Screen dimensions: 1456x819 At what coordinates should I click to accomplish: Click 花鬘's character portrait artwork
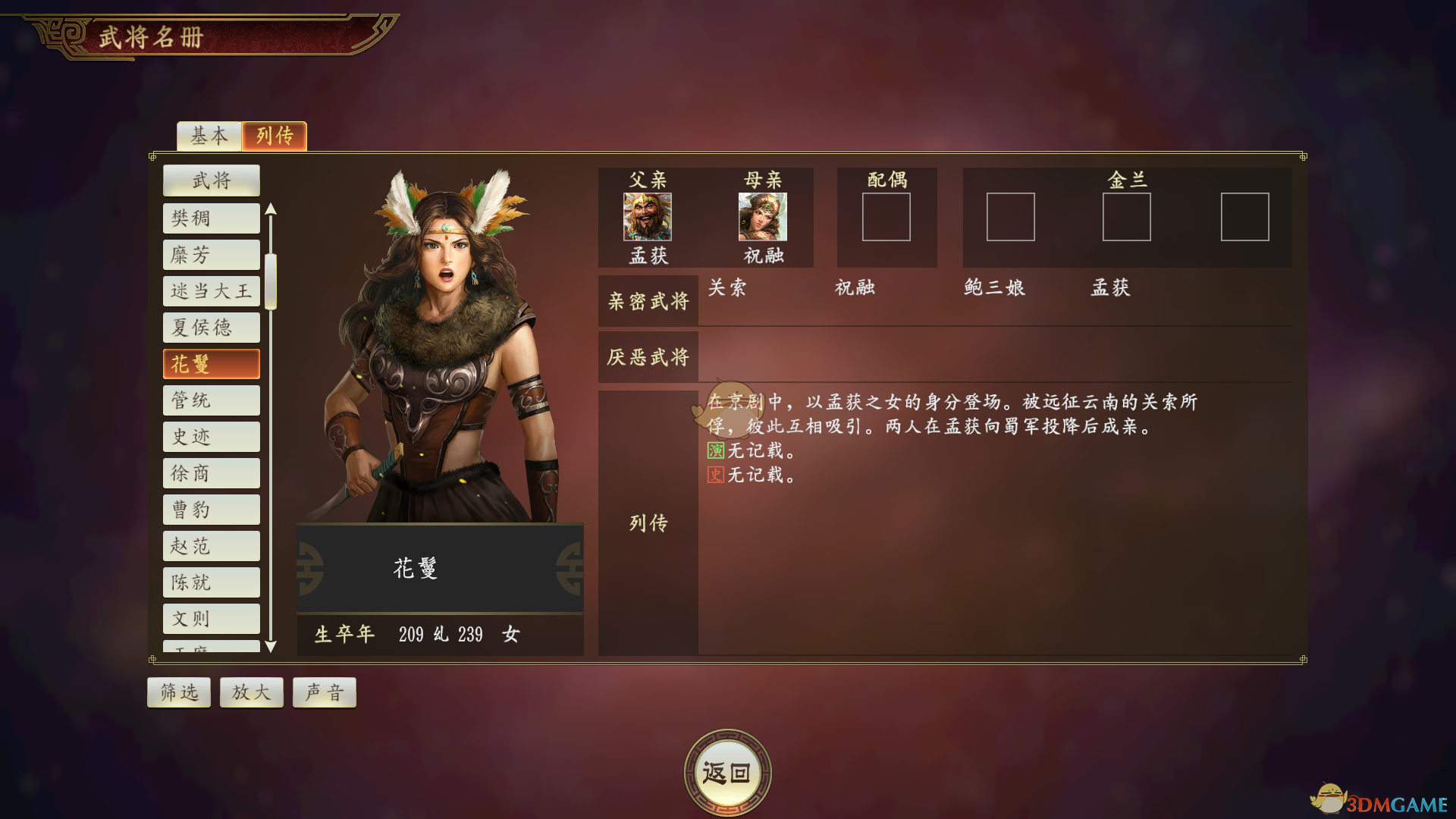440,341
